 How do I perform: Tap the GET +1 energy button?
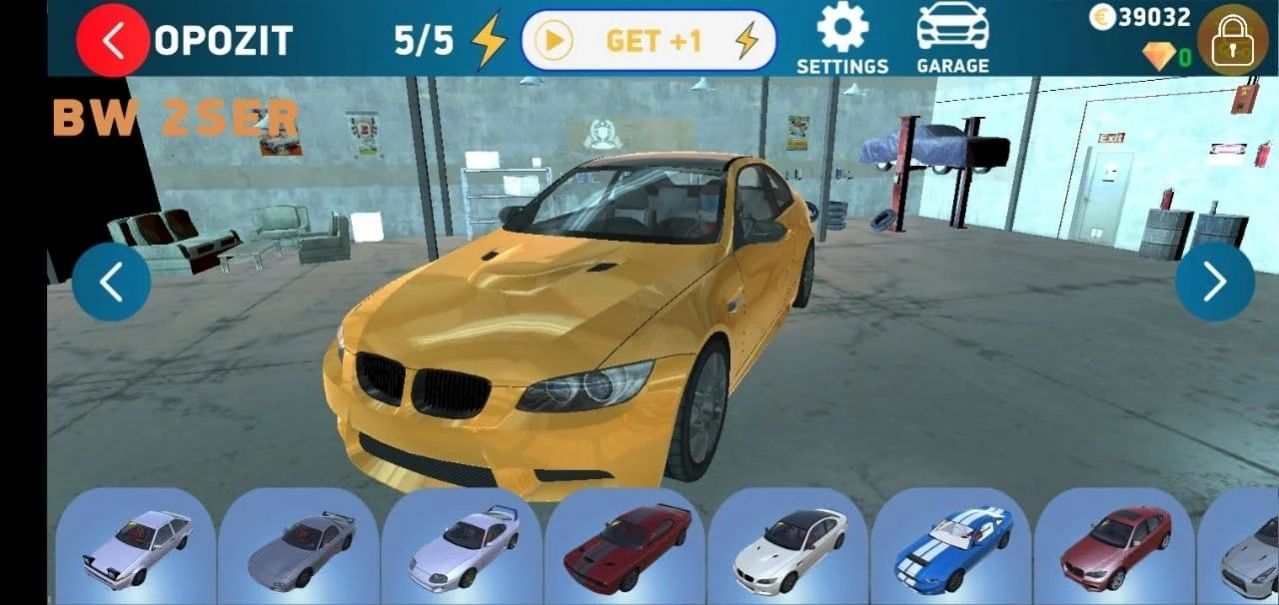click(648, 41)
